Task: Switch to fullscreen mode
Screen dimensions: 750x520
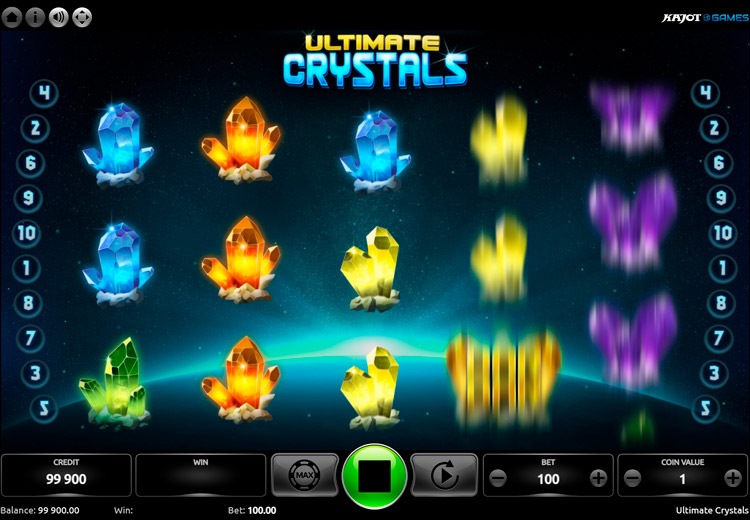Action: pyautogui.click(x=82, y=16)
